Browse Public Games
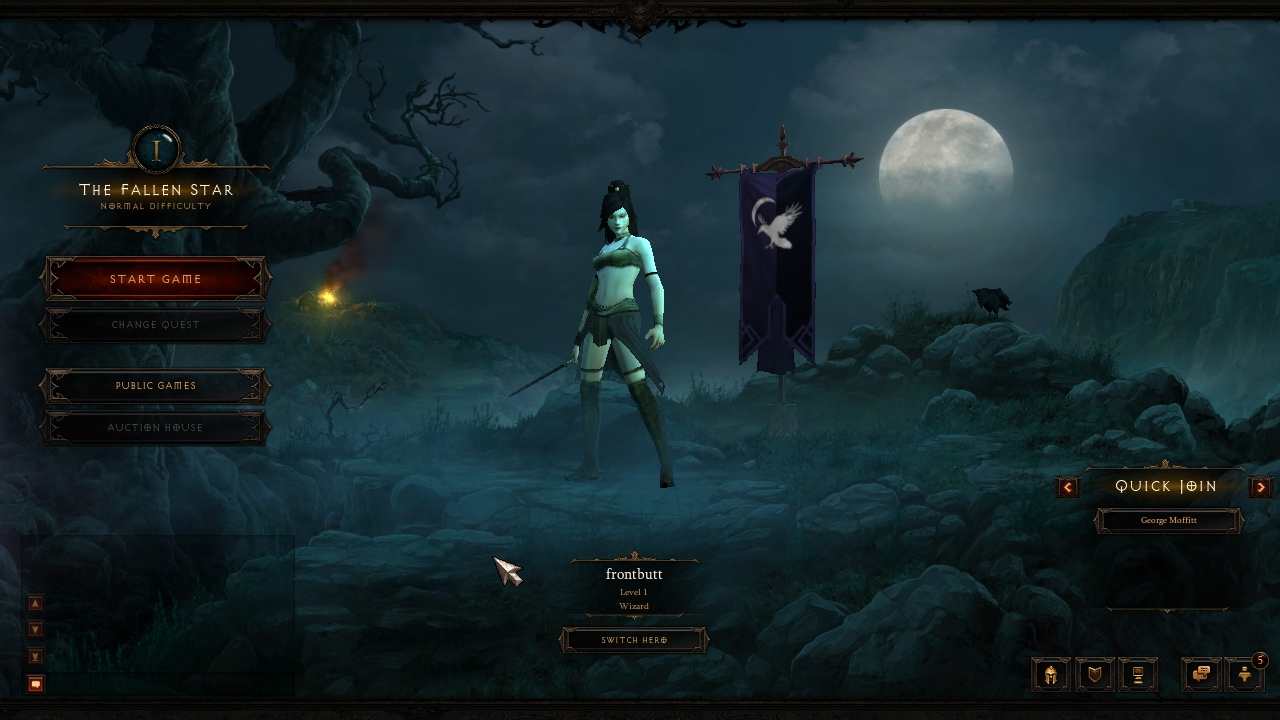Image resolution: width=1280 pixels, height=720 pixels. [x=156, y=386]
